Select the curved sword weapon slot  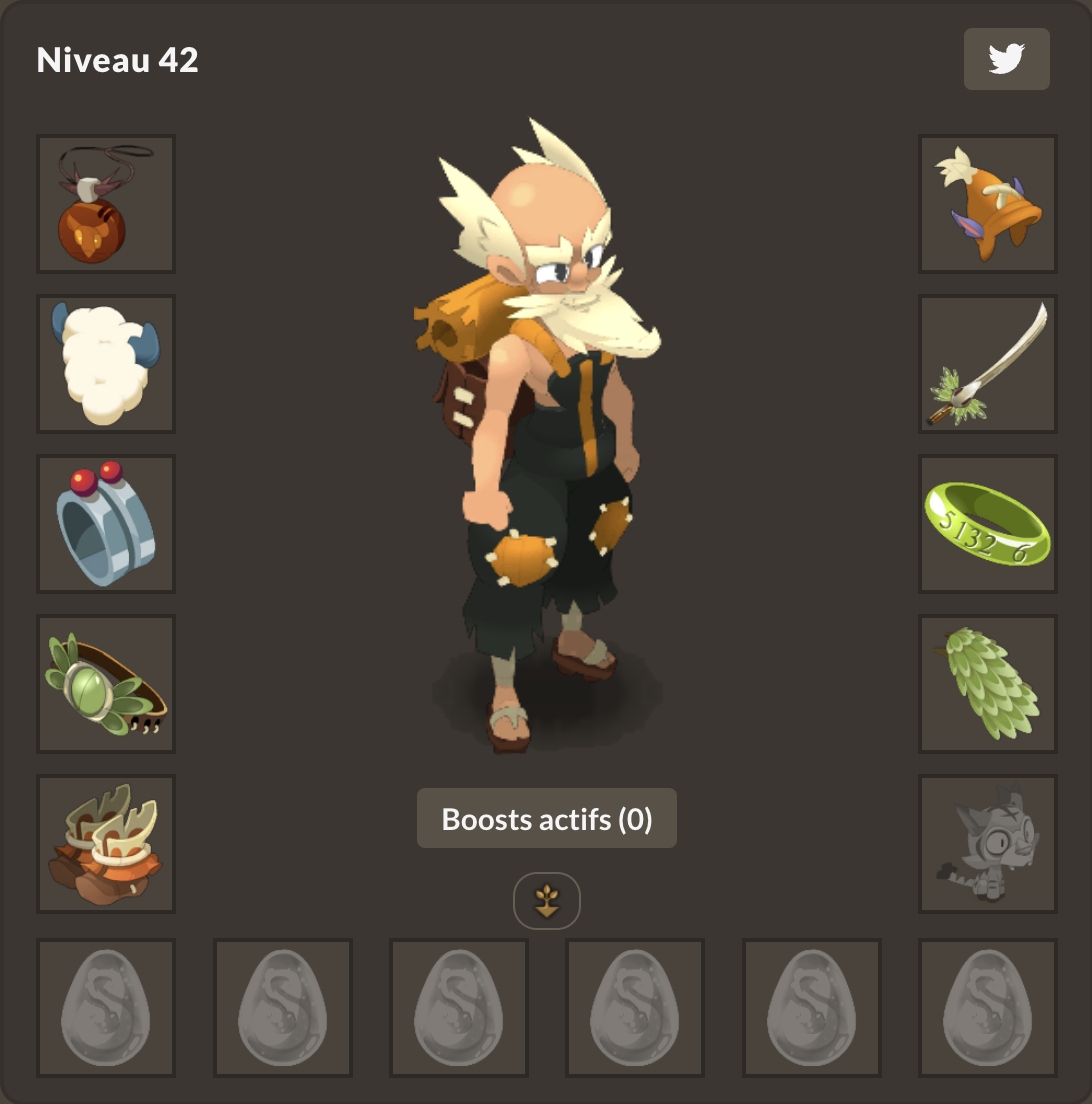987,364
